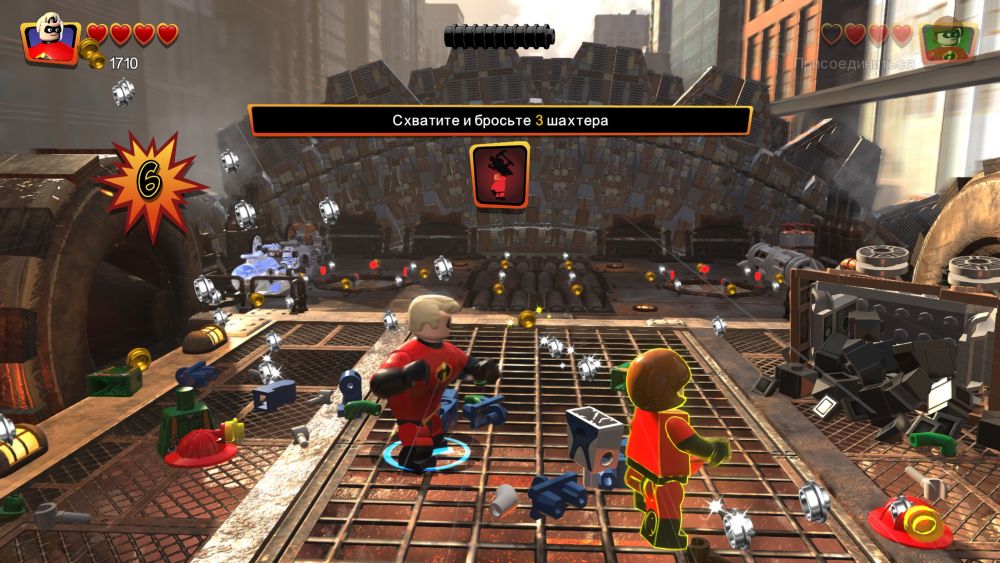Open the grab and throw miners objective banner
The width and height of the screenshot is (1000, 563).
pos(499,120)
